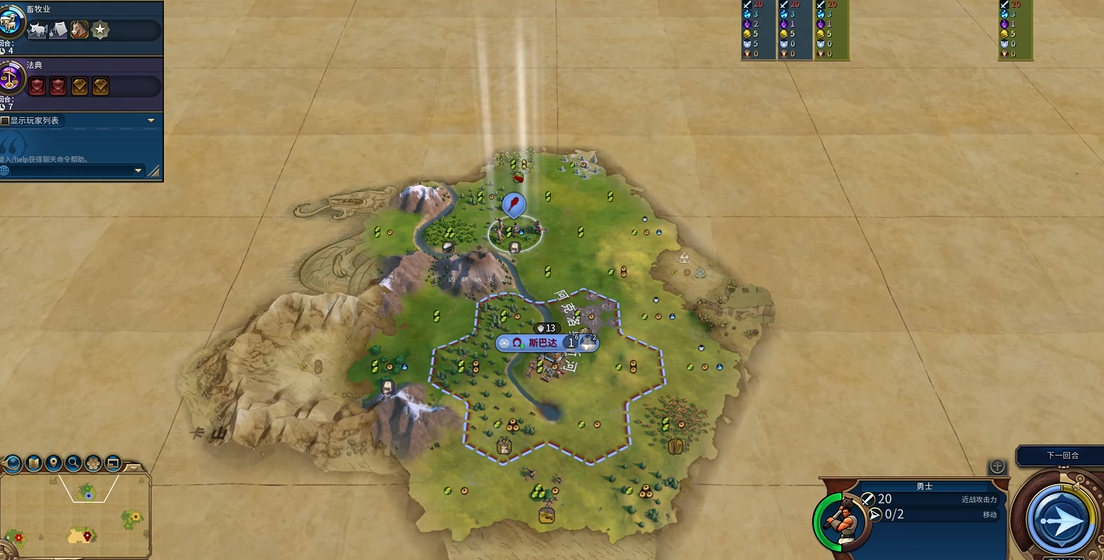
Task: Expand the chat panel dropdown arrow
Action: tap(151, 121)
